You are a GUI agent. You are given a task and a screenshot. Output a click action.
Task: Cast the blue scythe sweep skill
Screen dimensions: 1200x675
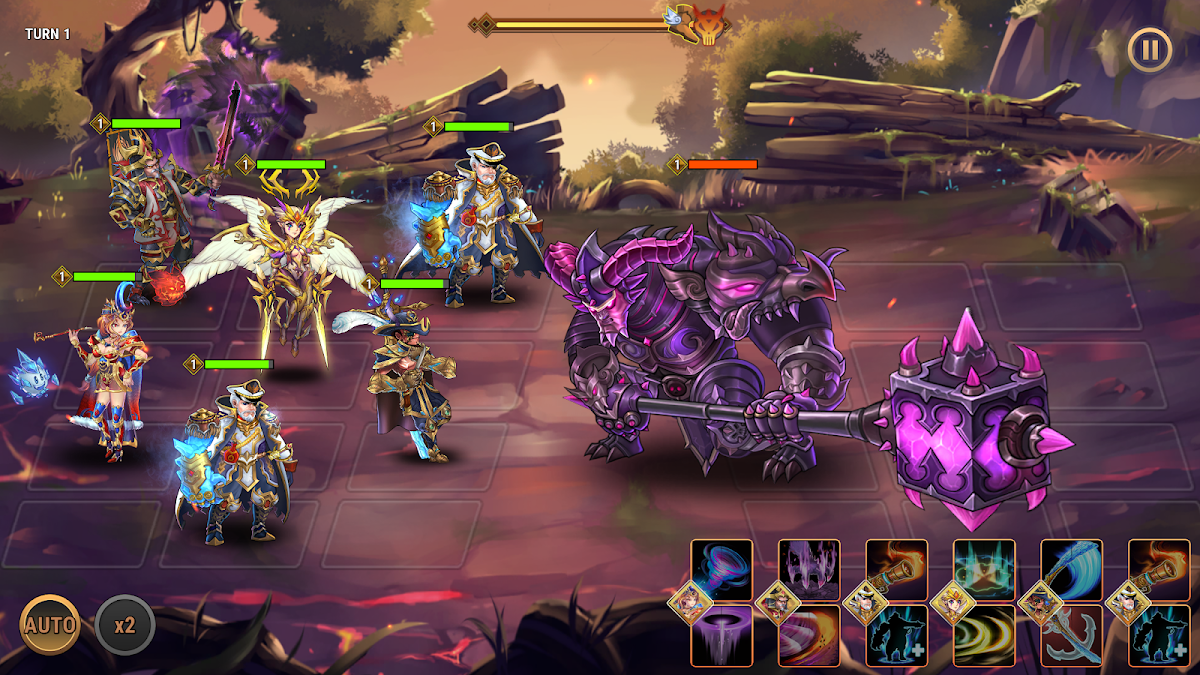pos(1072,570)
